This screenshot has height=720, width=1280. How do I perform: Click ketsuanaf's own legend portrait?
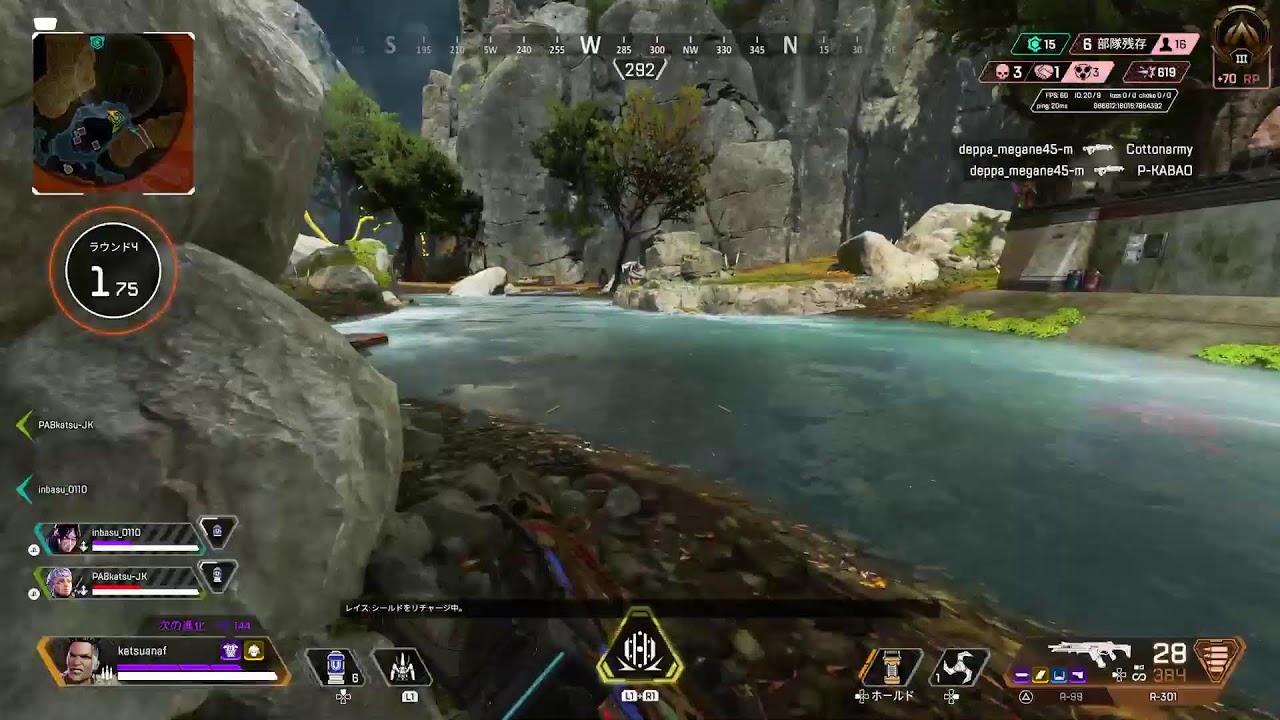click(x=82, y=660)
